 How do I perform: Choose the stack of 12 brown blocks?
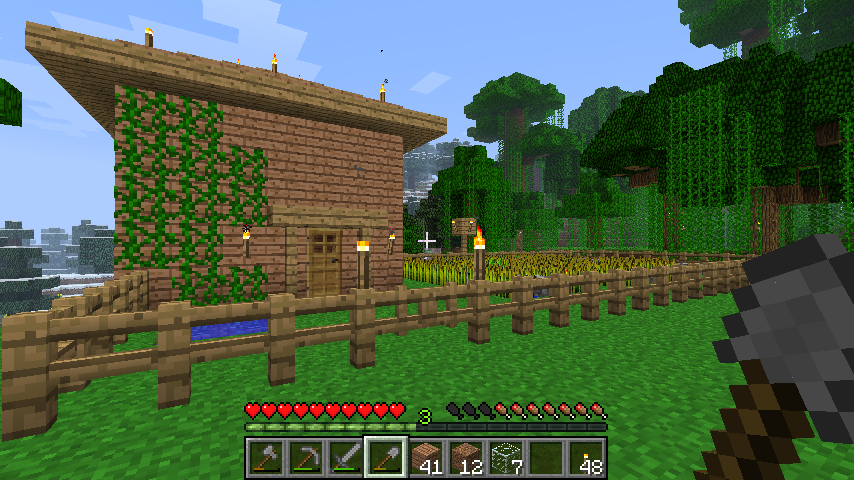coord(466,458)
